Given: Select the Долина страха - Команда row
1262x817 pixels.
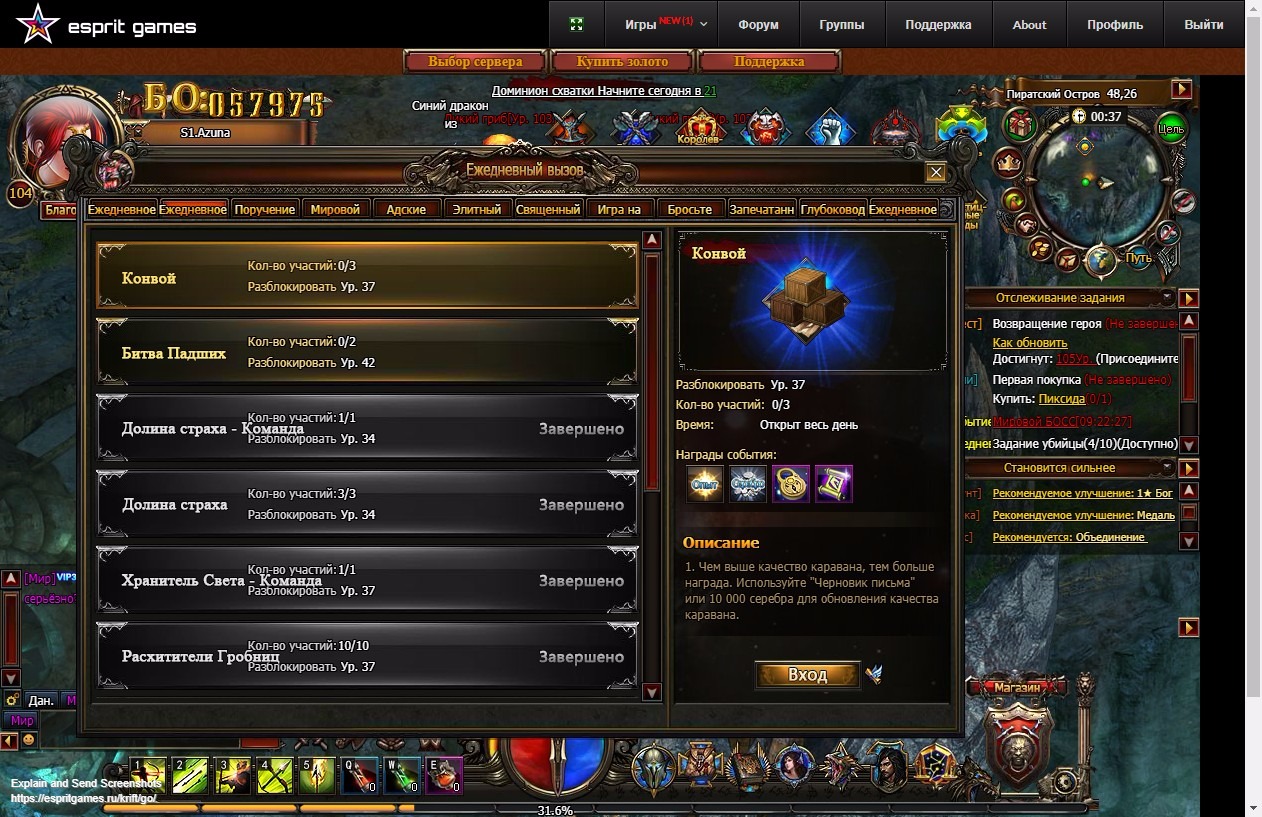Looking at the screenshot, I should (x=367, y=429).
